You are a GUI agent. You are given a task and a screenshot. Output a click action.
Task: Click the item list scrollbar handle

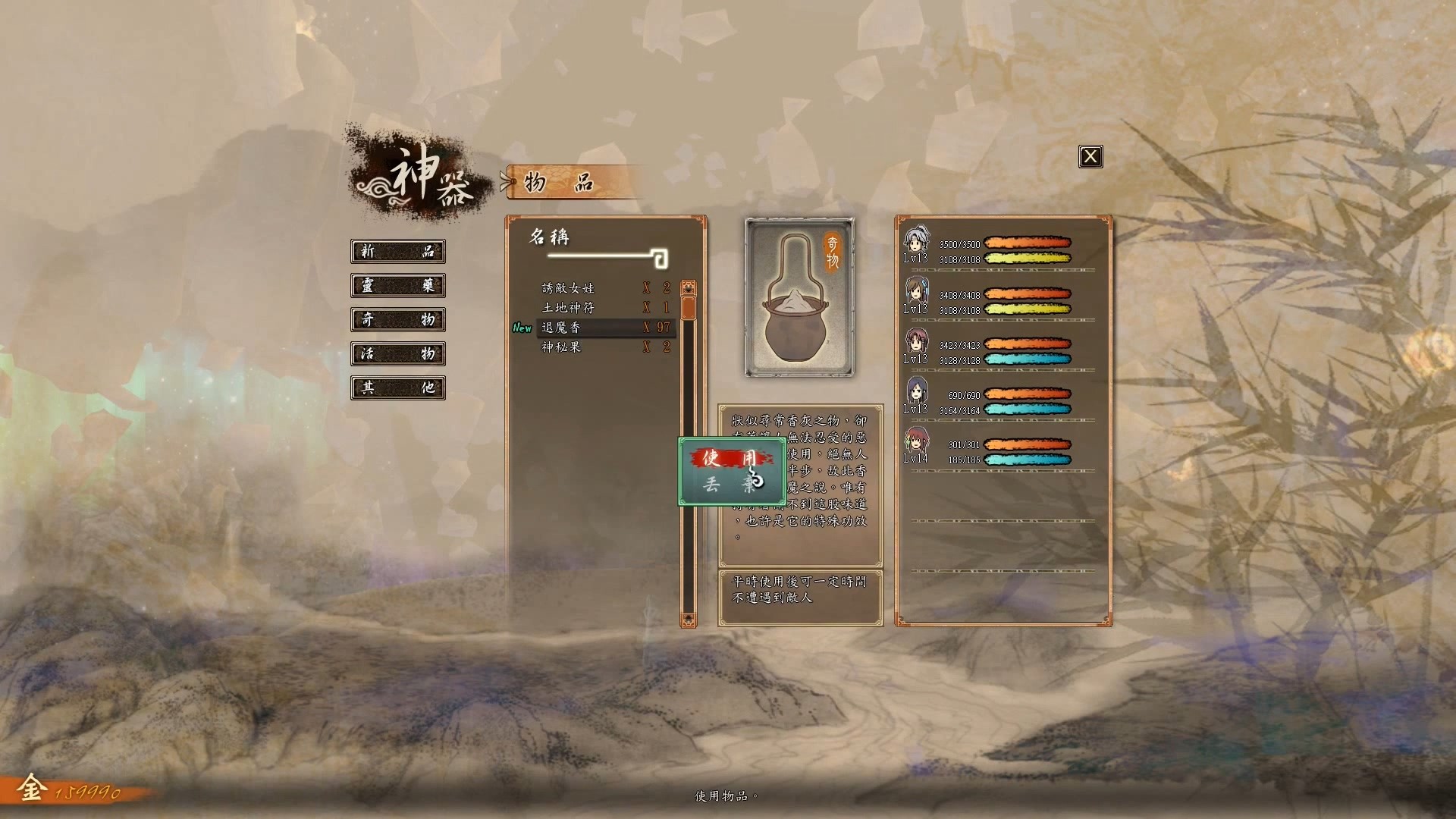point(687,309)
